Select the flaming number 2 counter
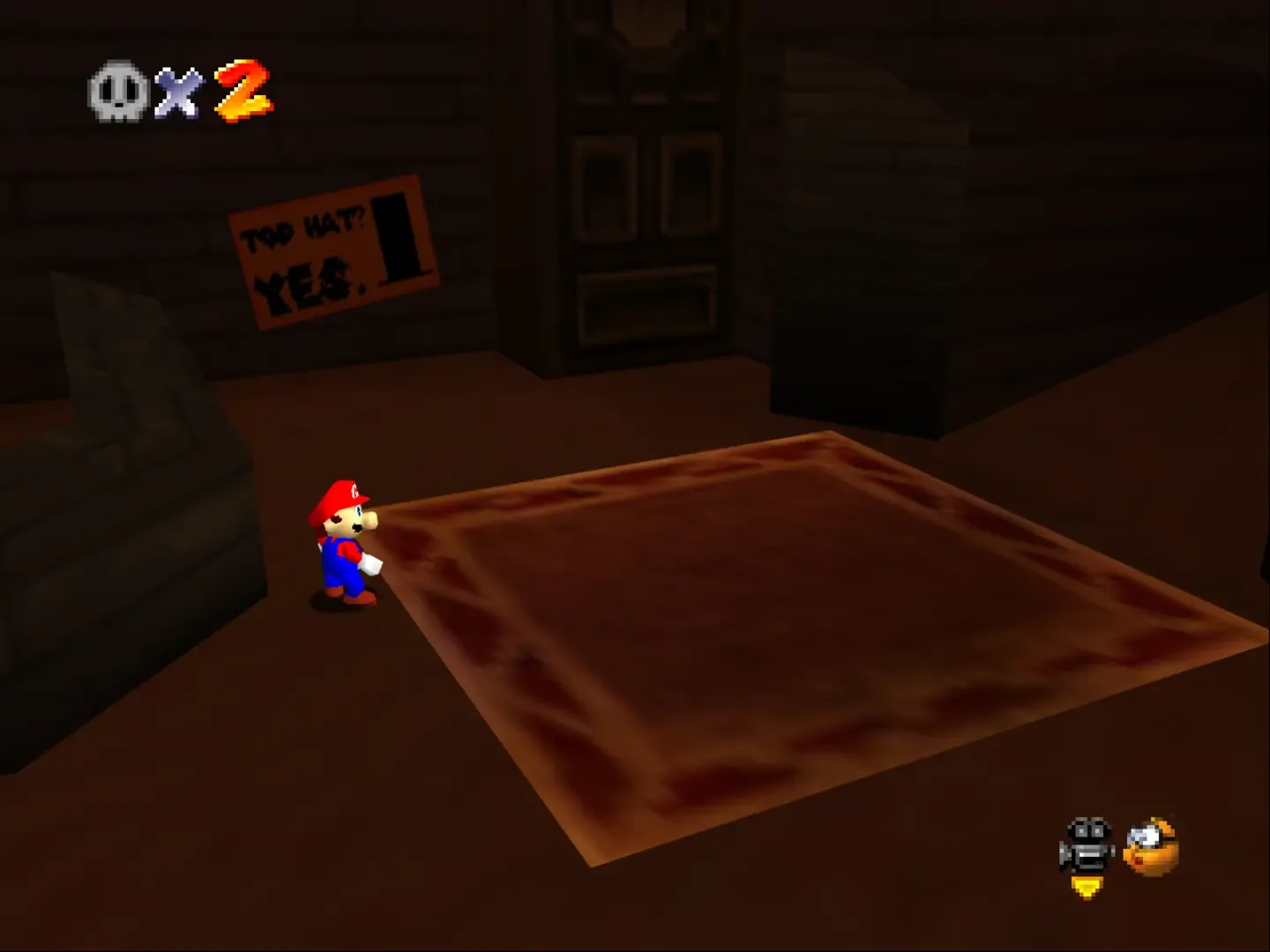The image size is (1270, 952). click(243, 88)
